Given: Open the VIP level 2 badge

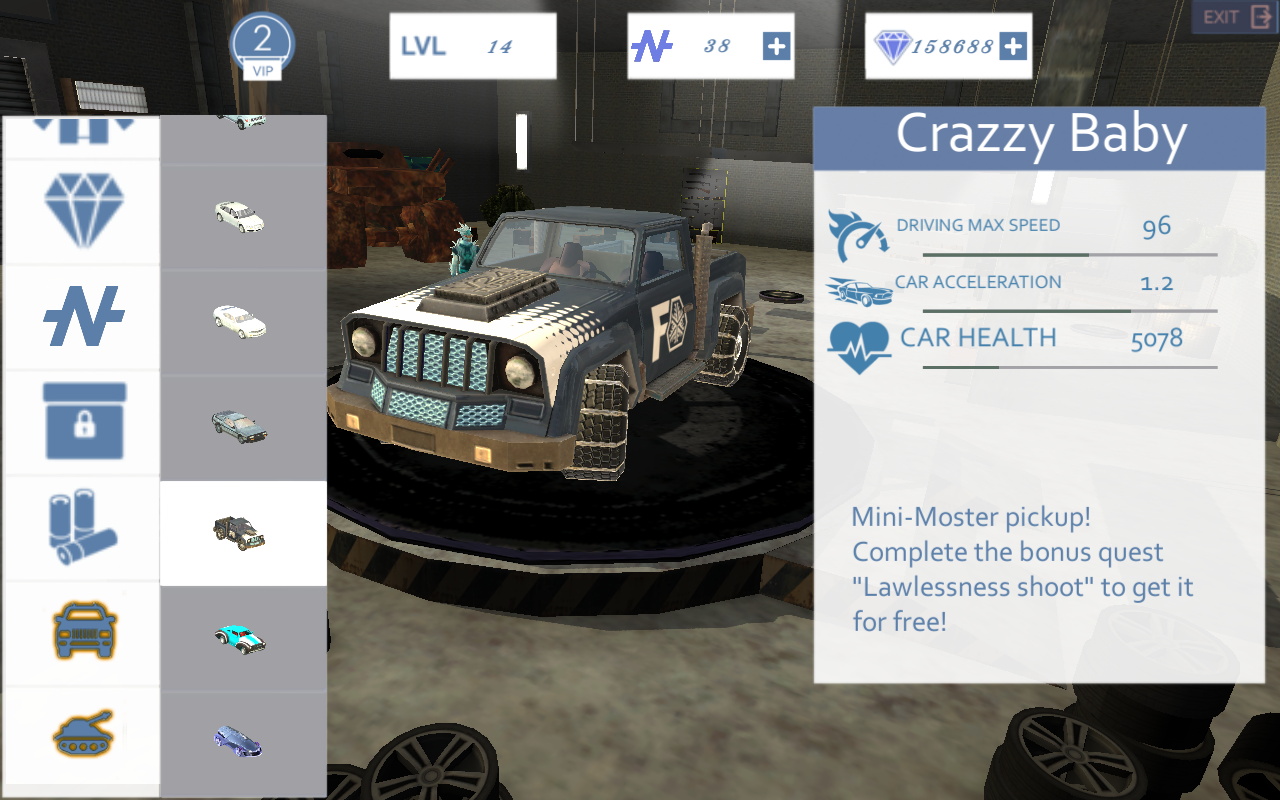Looking at the screenshot, I should click(262, 46).
